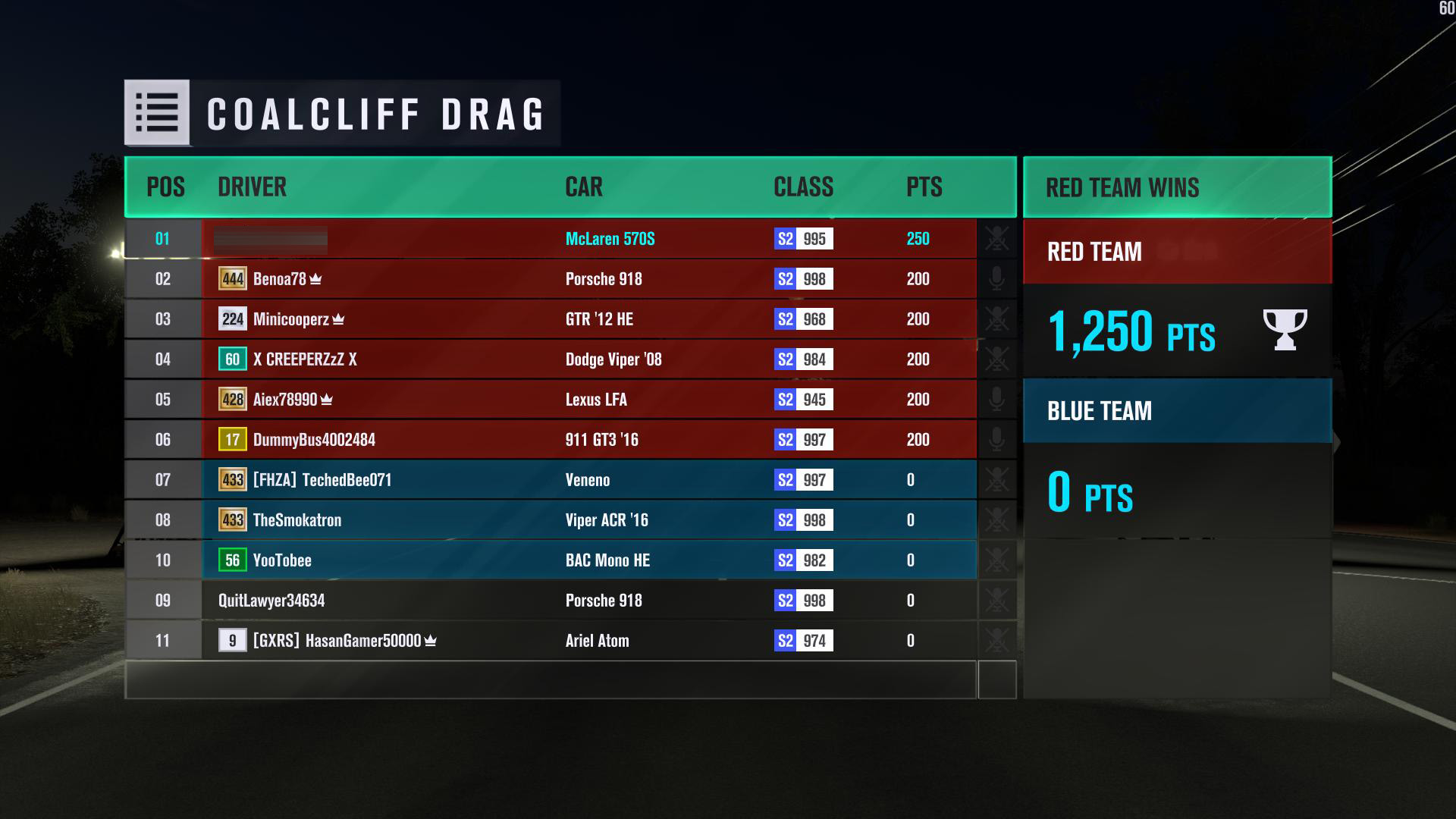Choose [GXRS] HasanGamer50000's row

point(550,641)
